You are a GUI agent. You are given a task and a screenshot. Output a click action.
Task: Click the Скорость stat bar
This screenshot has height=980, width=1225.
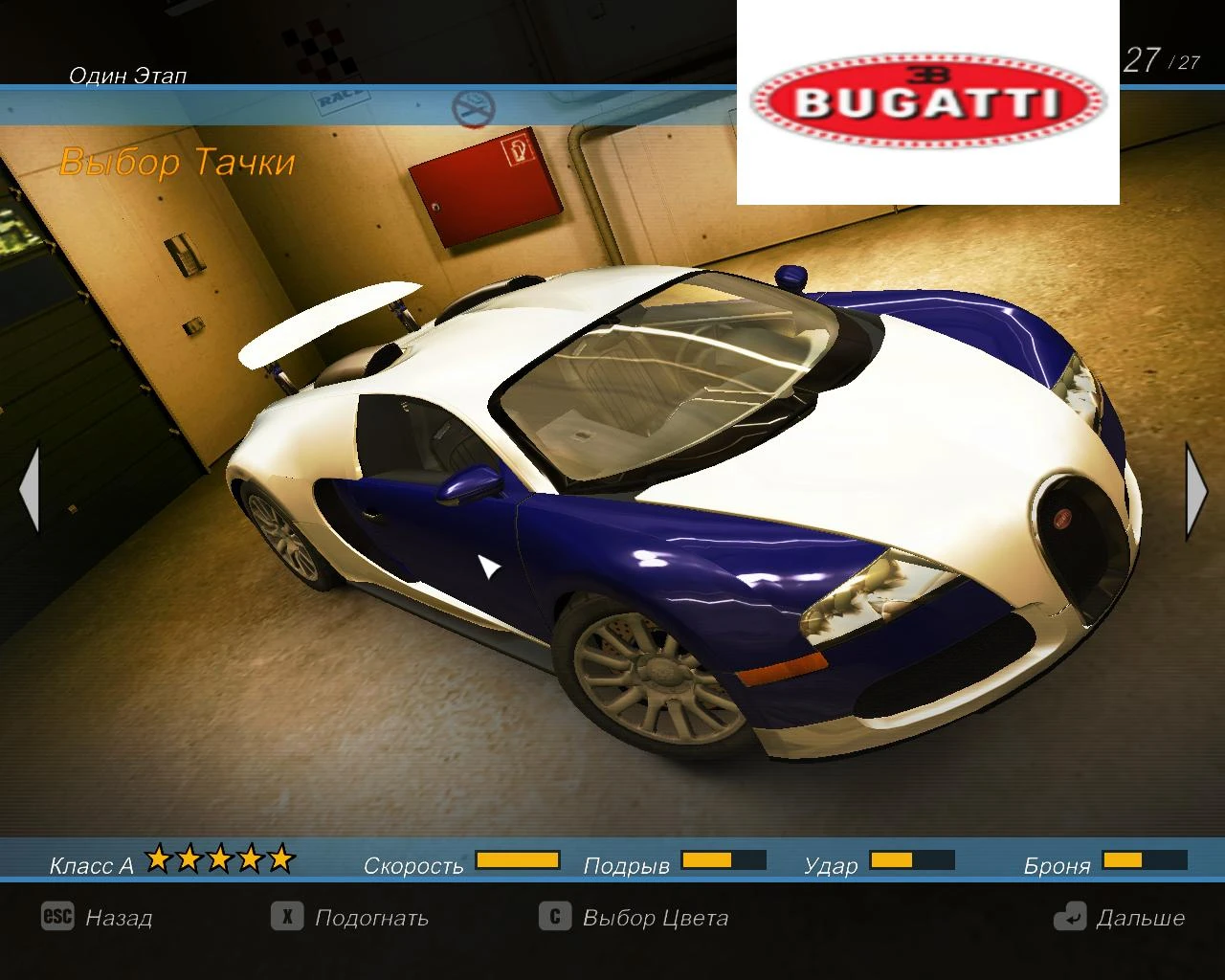point(517,860)
